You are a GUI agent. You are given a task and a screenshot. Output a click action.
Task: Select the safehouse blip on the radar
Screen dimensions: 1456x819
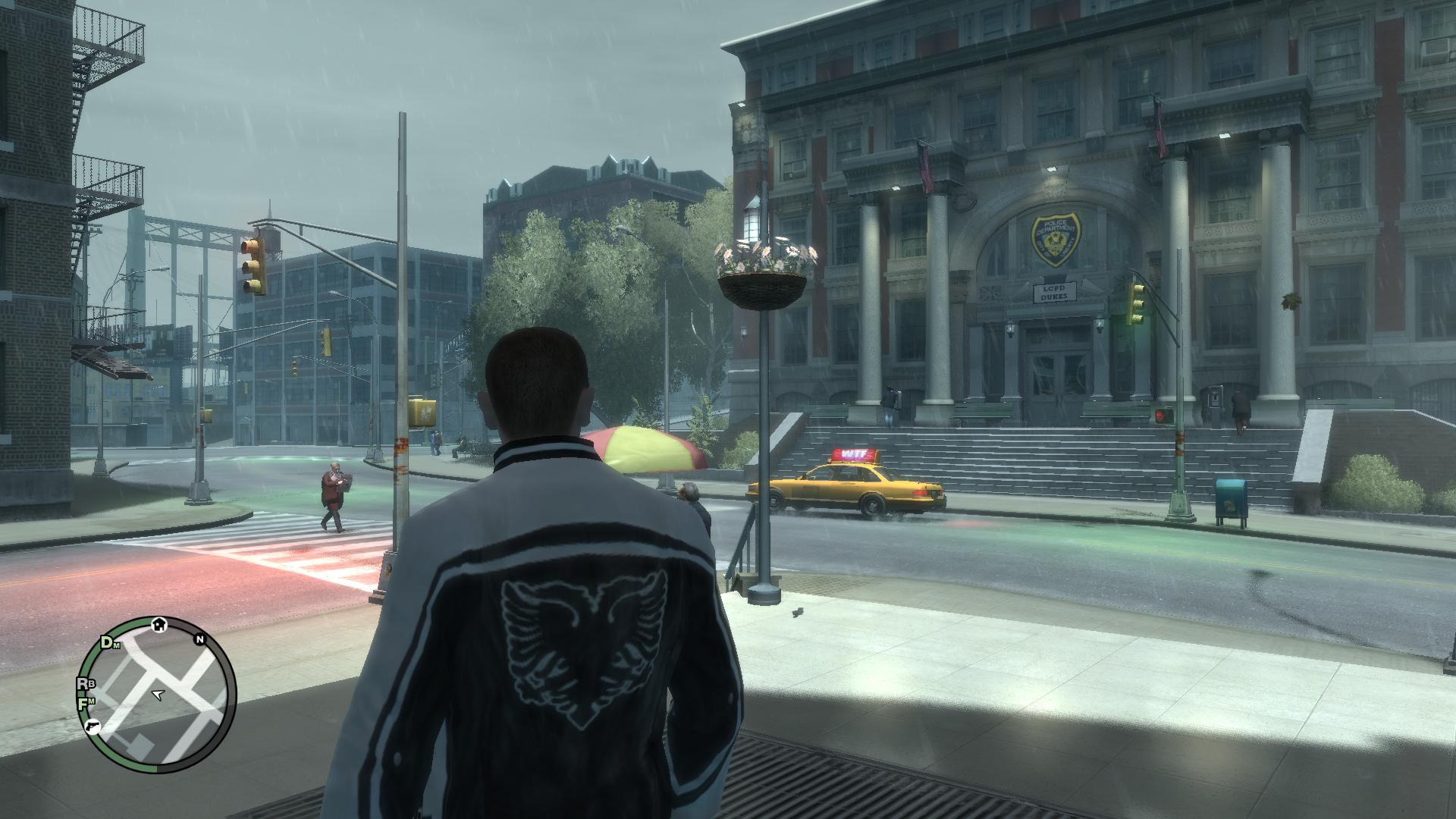(x=159, y=624)
